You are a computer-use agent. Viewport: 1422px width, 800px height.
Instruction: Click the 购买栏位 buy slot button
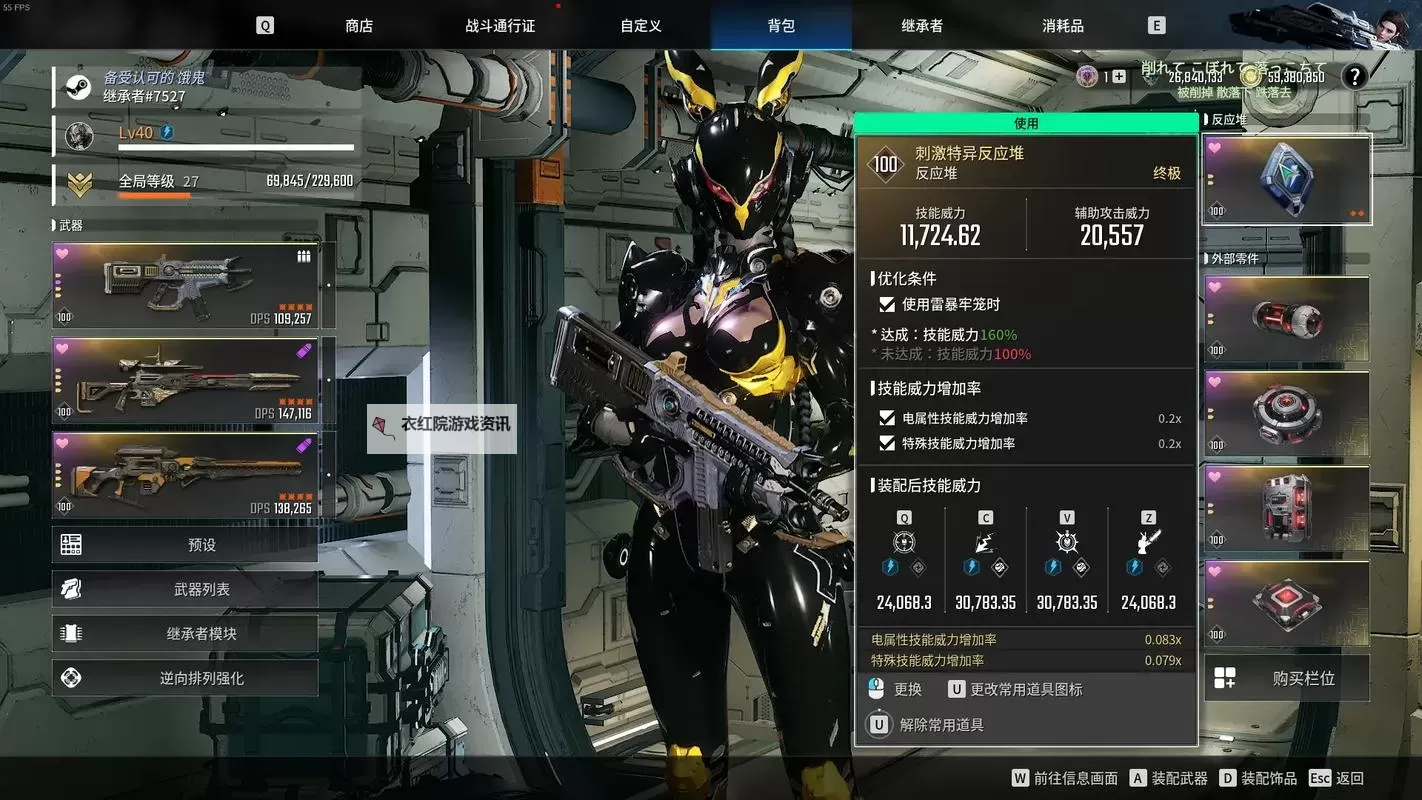point(1286,678)
